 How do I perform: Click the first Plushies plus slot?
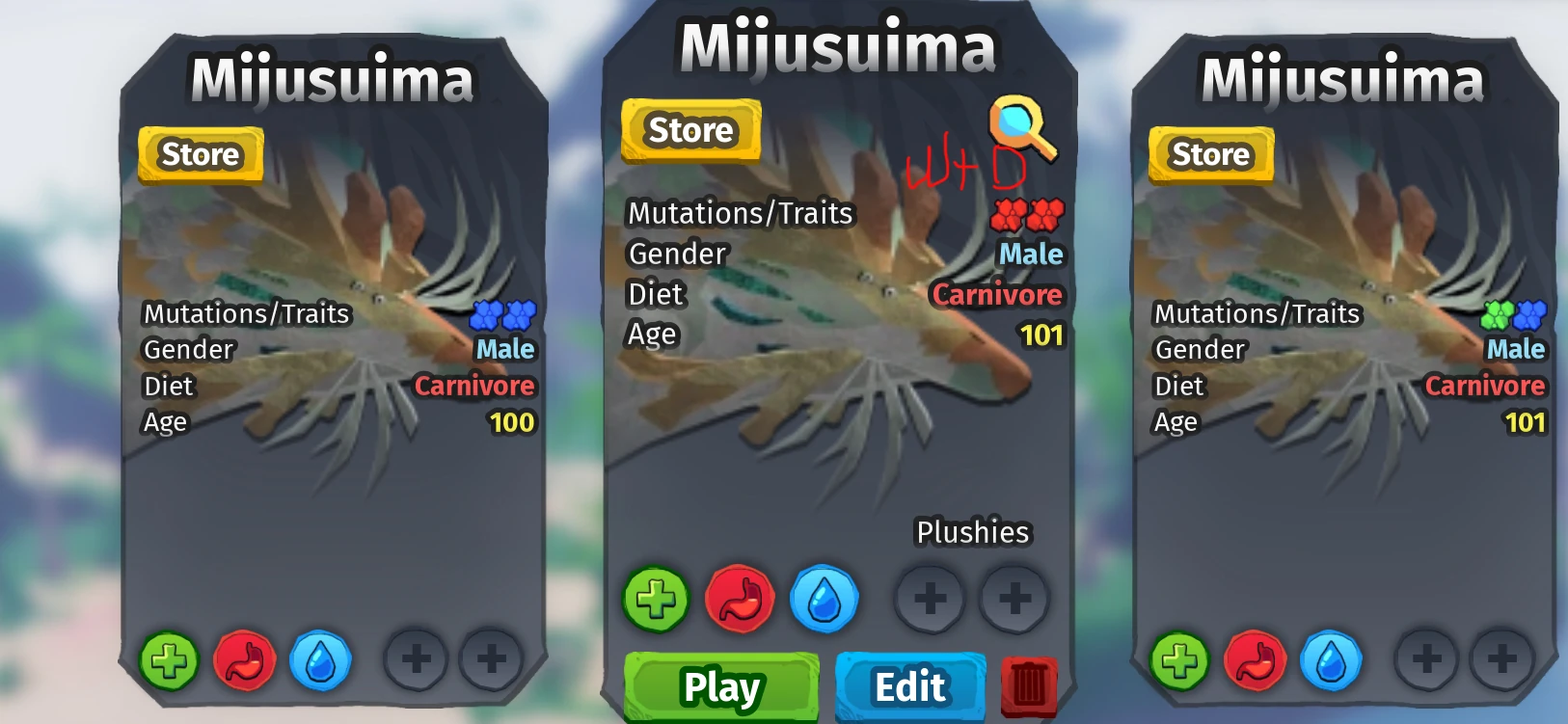pyautogui.click(x=932, y=598)
